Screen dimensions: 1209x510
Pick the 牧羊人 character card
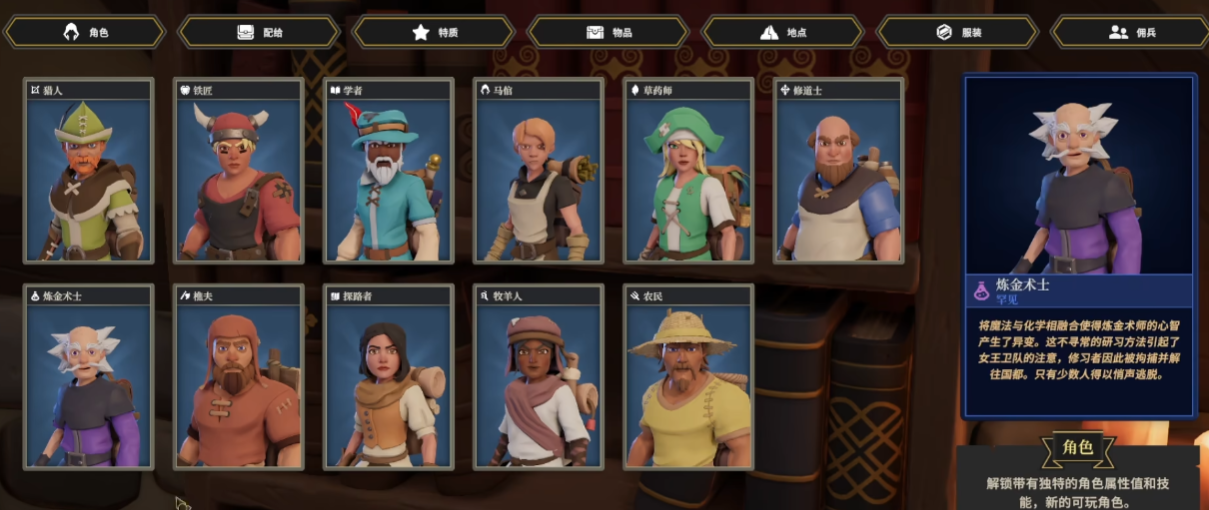(x=539, y=377)
